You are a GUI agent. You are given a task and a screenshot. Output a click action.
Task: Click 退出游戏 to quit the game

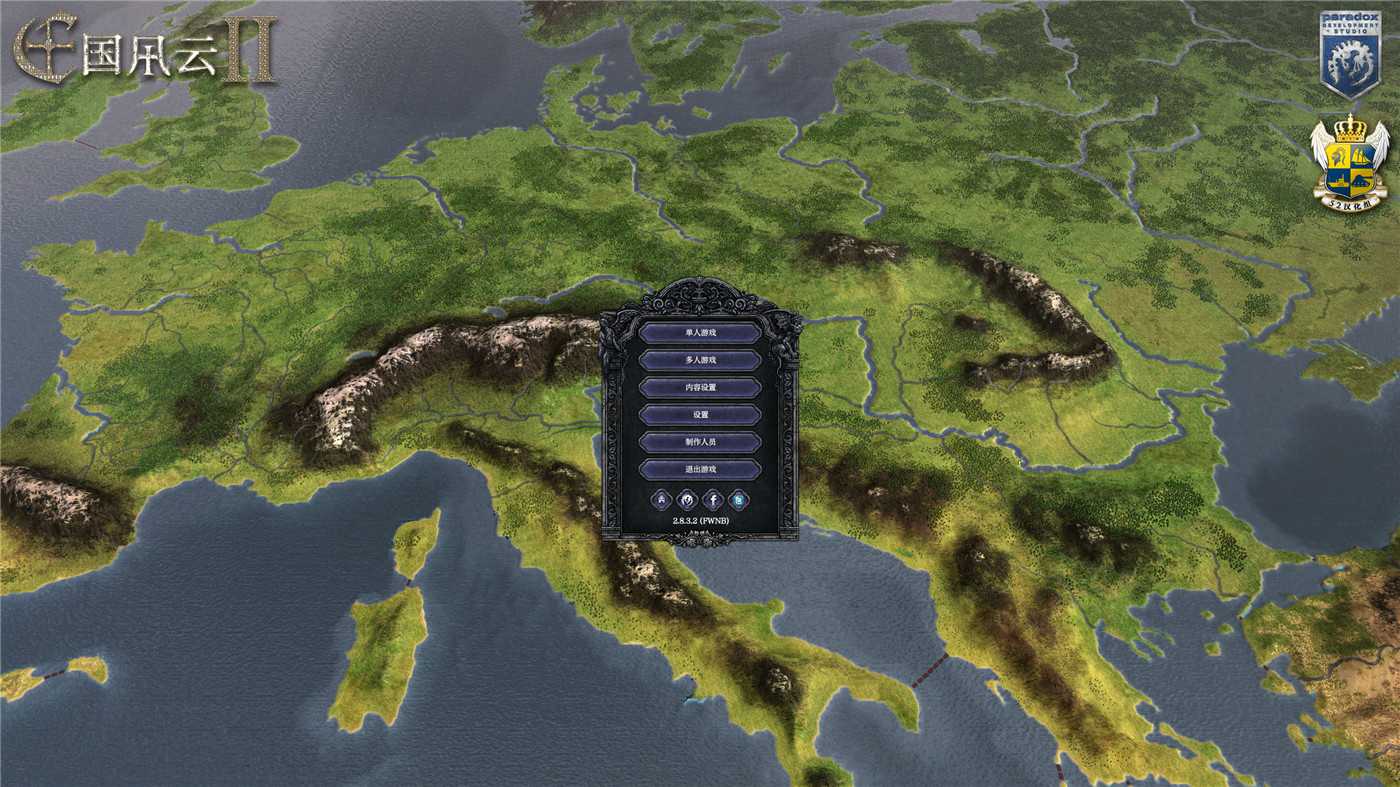(x=702, y=470)
